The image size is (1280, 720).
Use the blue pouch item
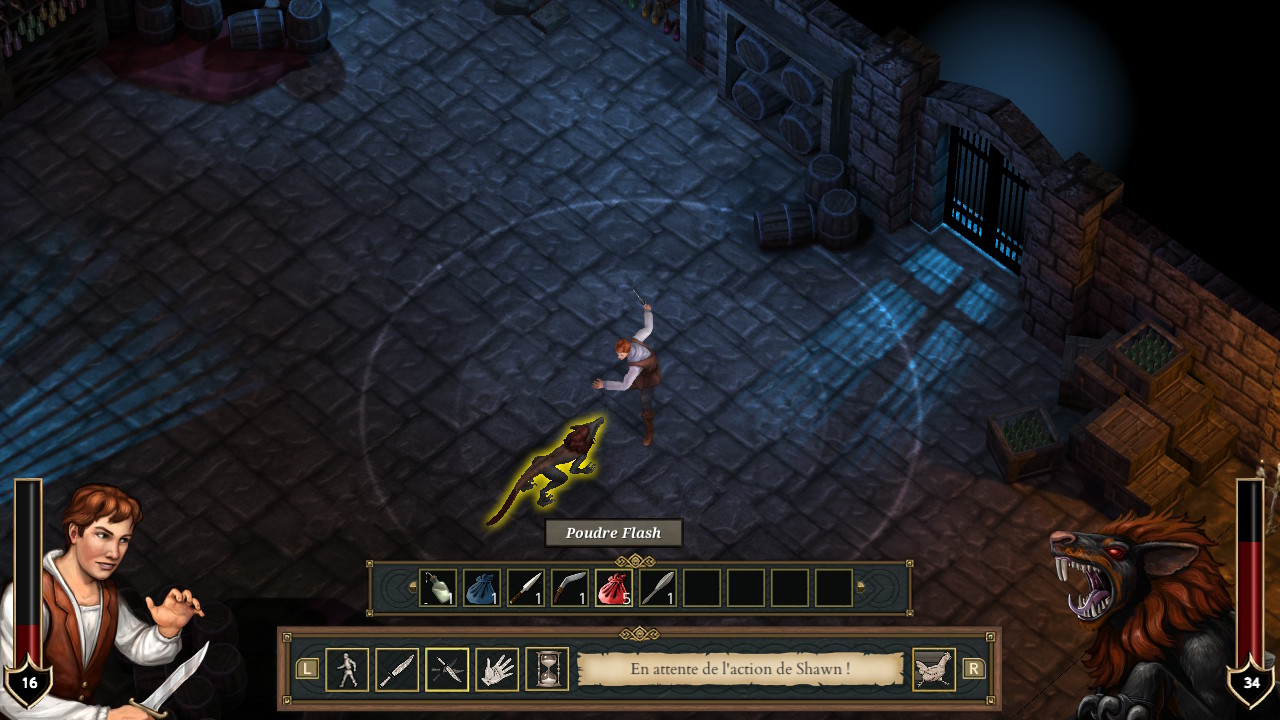(x=482, y=588)
